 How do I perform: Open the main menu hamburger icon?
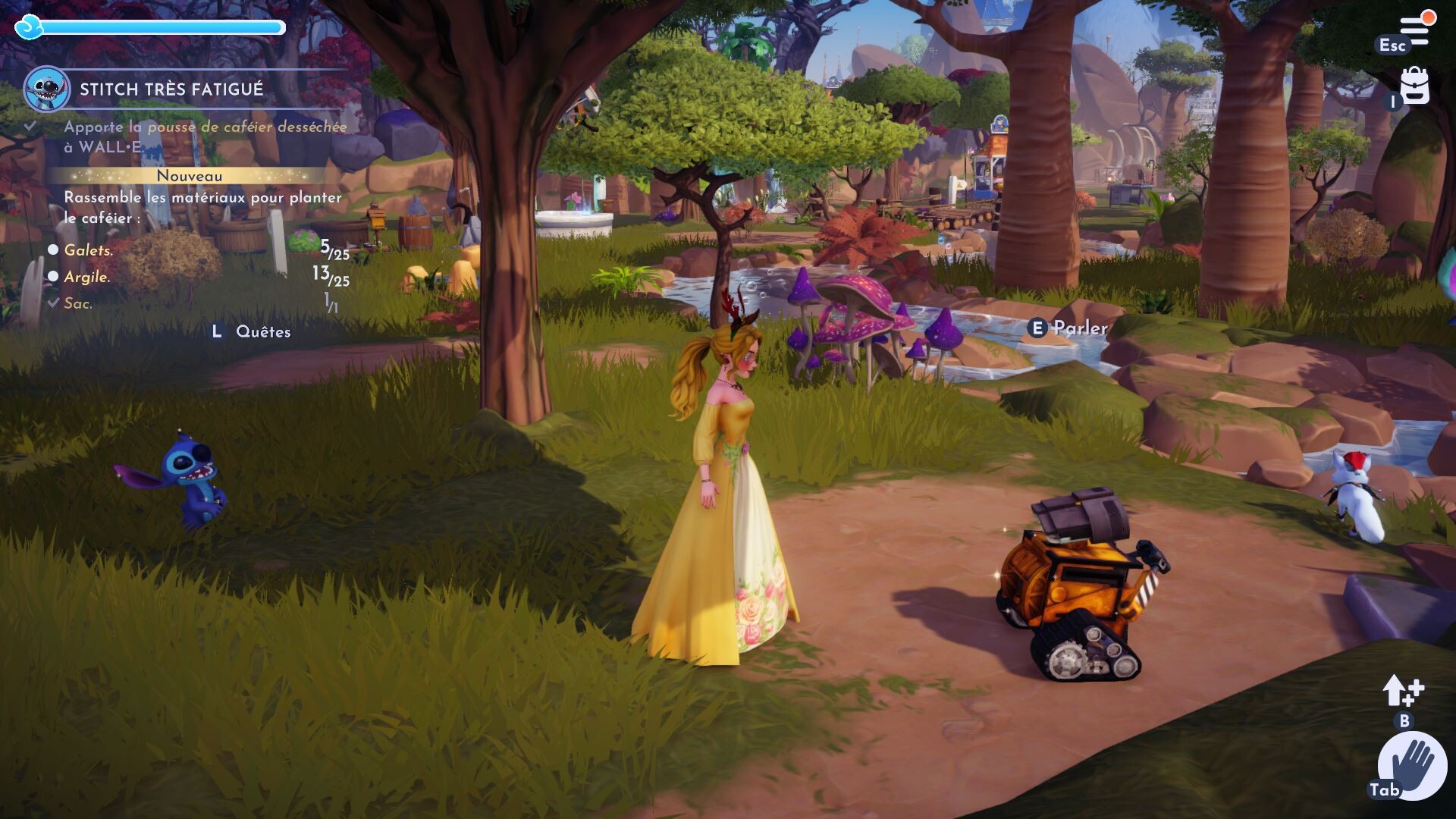pos(1415,30)
